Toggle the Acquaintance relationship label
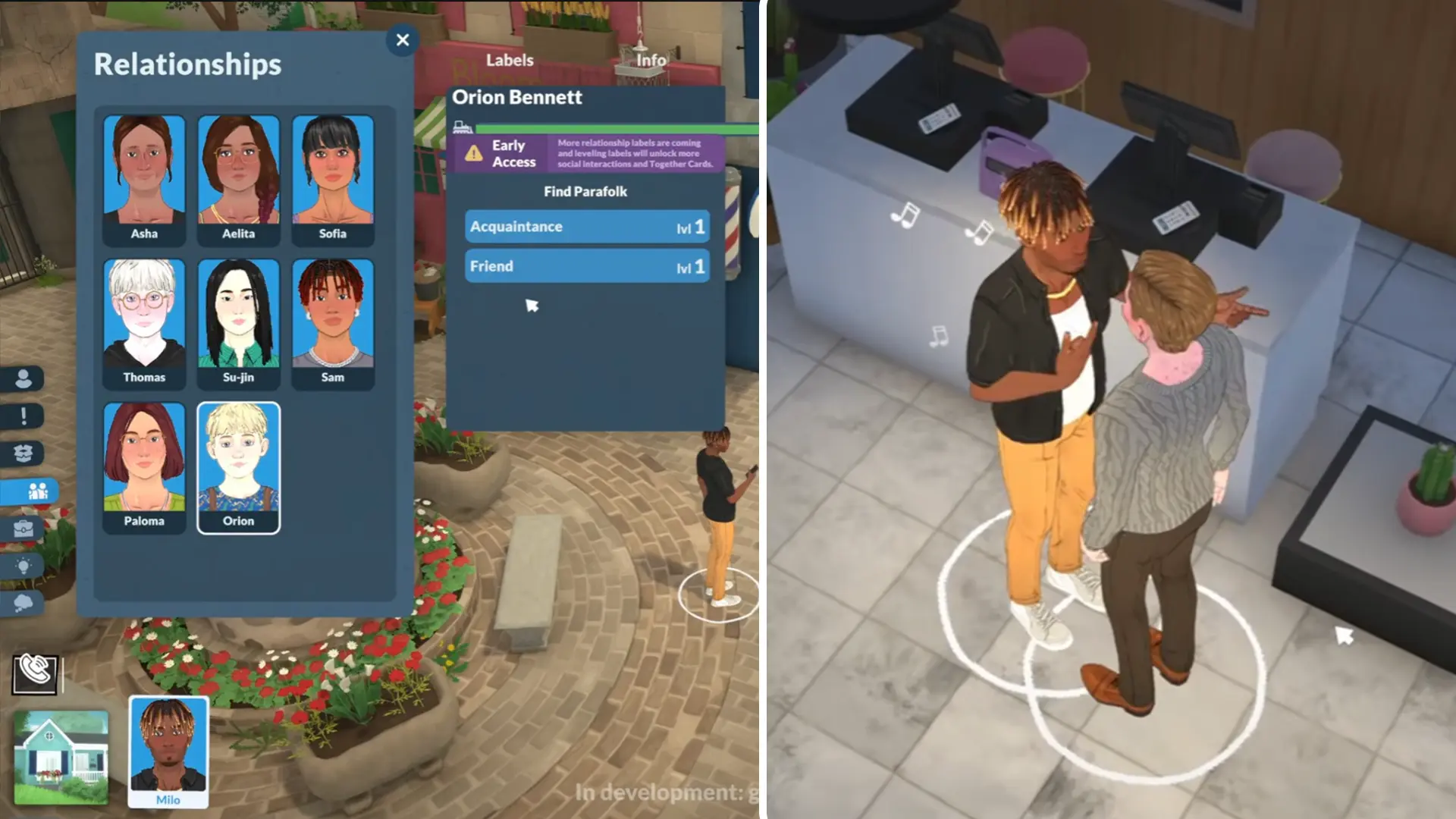 [587, 226]
